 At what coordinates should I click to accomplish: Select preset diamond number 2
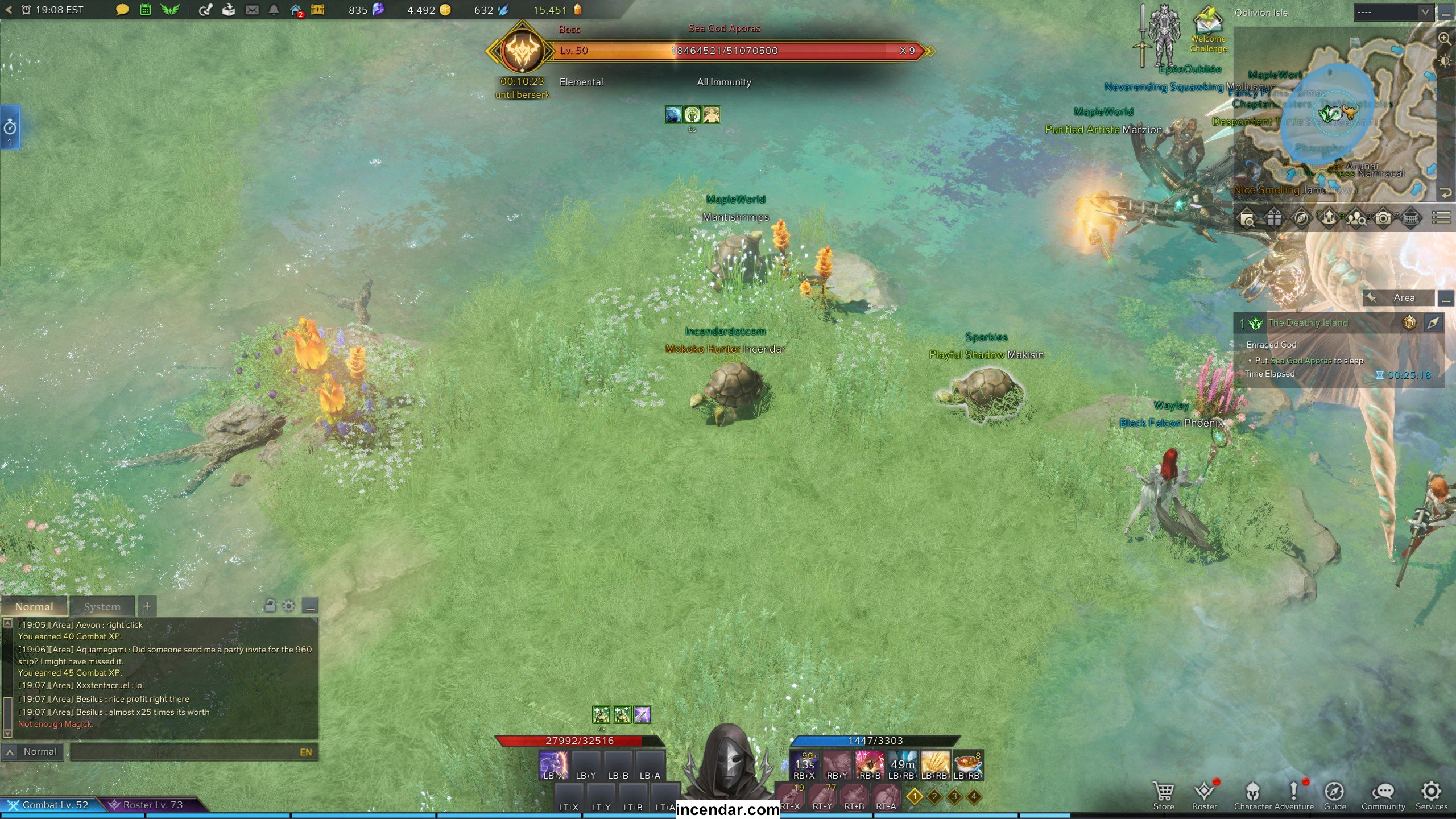click(934, 796)
